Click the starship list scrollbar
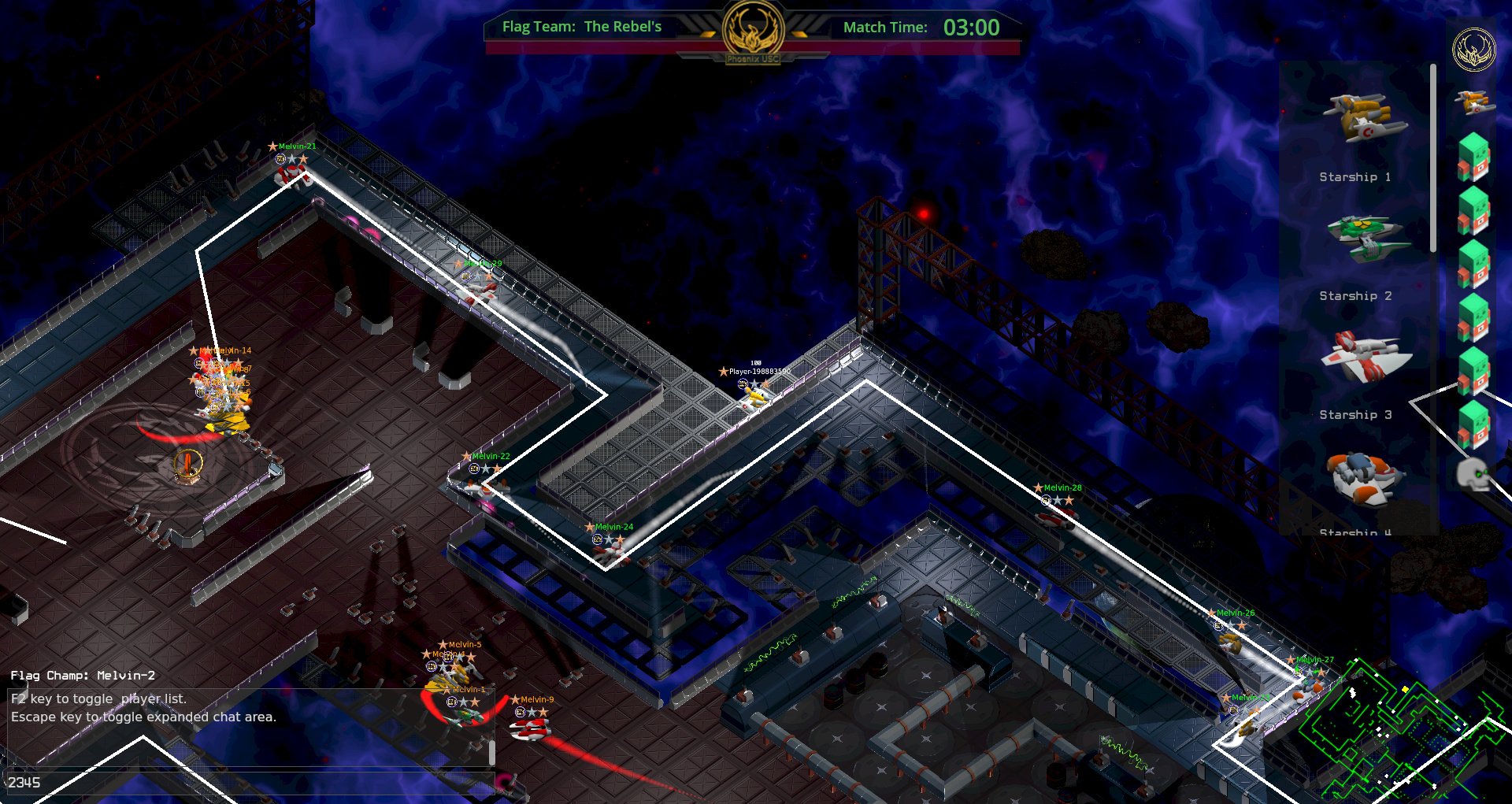Screen dimensions: 1512x804 (1432, 157)
